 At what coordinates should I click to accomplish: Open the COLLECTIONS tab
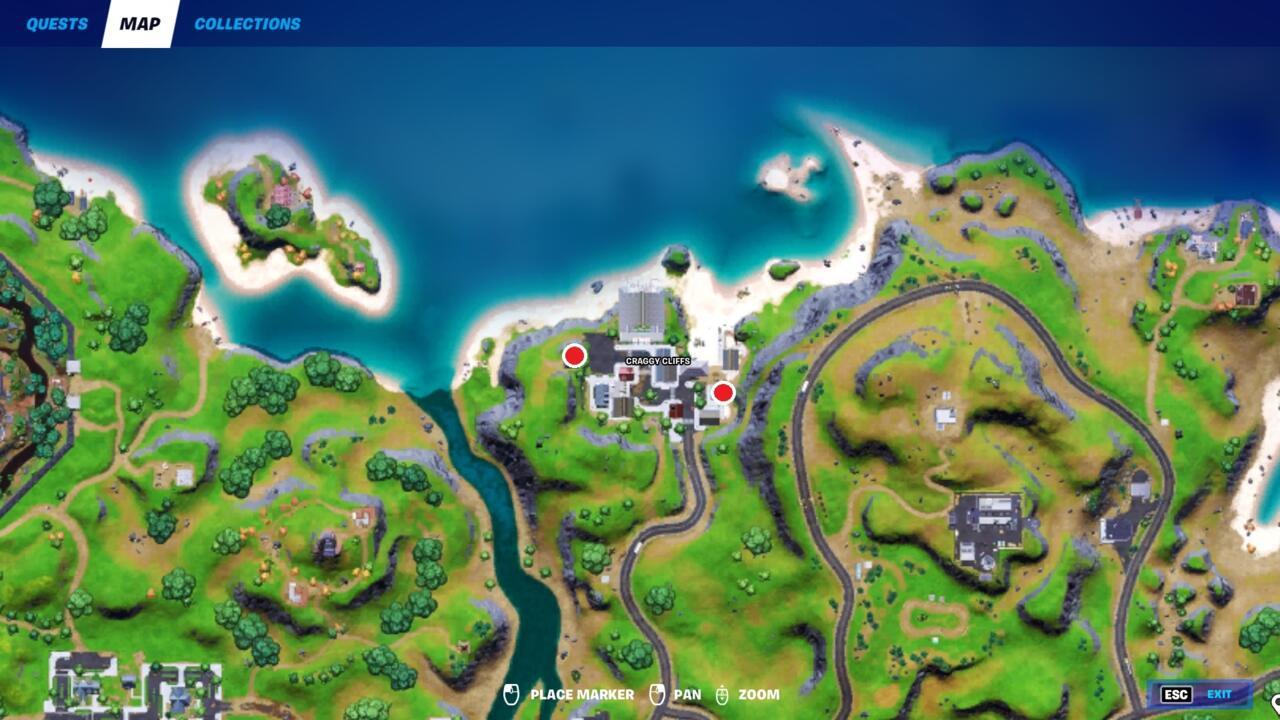coord(248,23)
